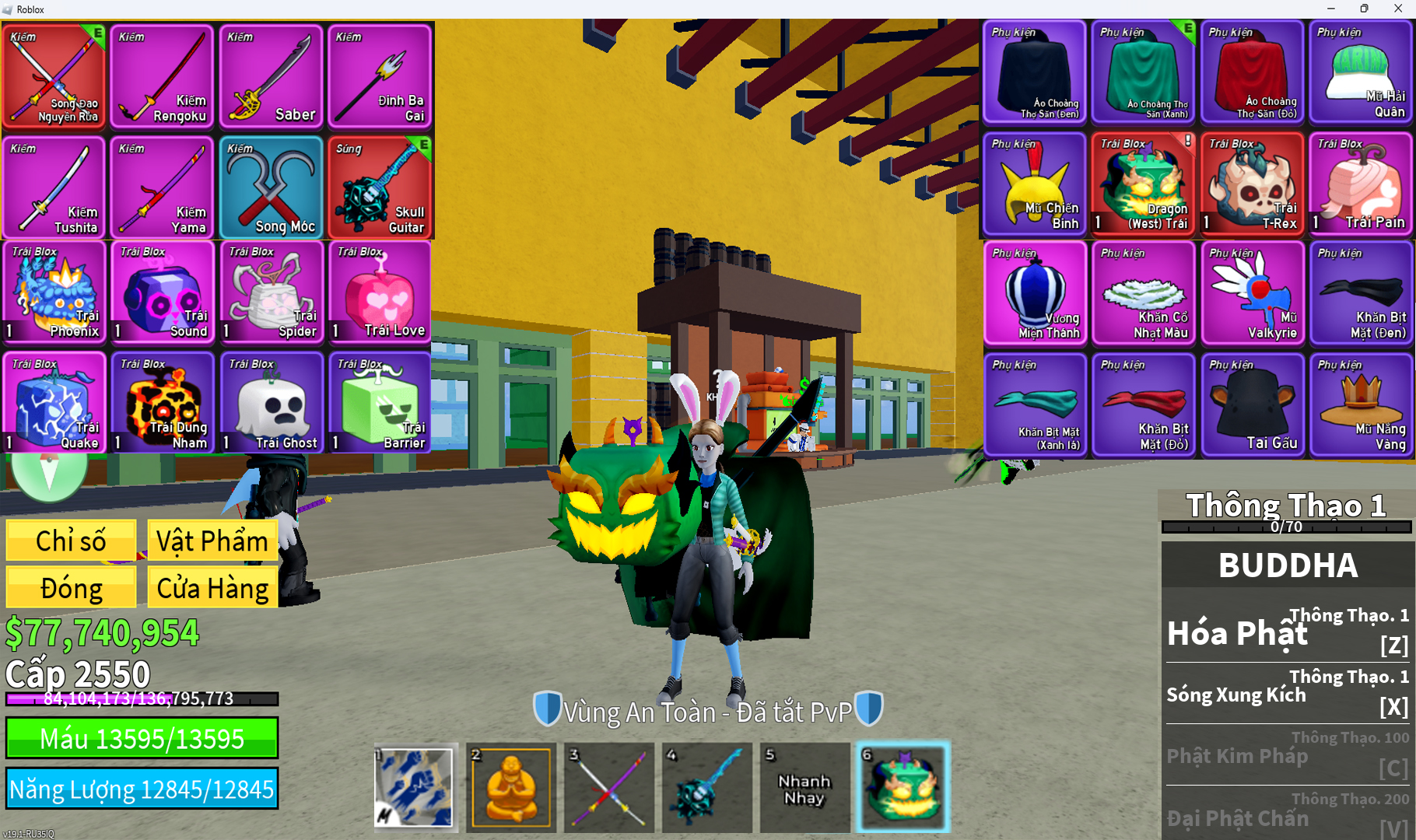Click the Thông Thạo mastery progress bar
Image resolution: width=1416 pixels, height=840 pixels.
1285,527
